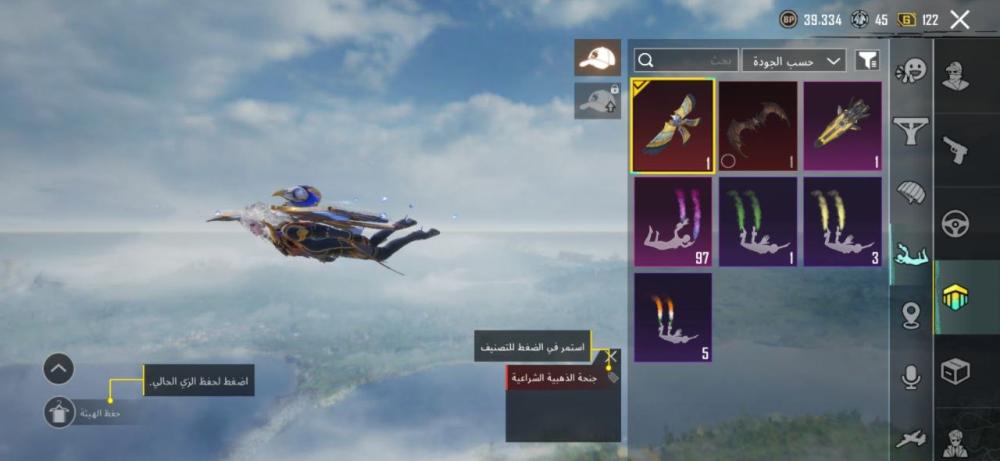Close the inventory screen

(960, 19)
